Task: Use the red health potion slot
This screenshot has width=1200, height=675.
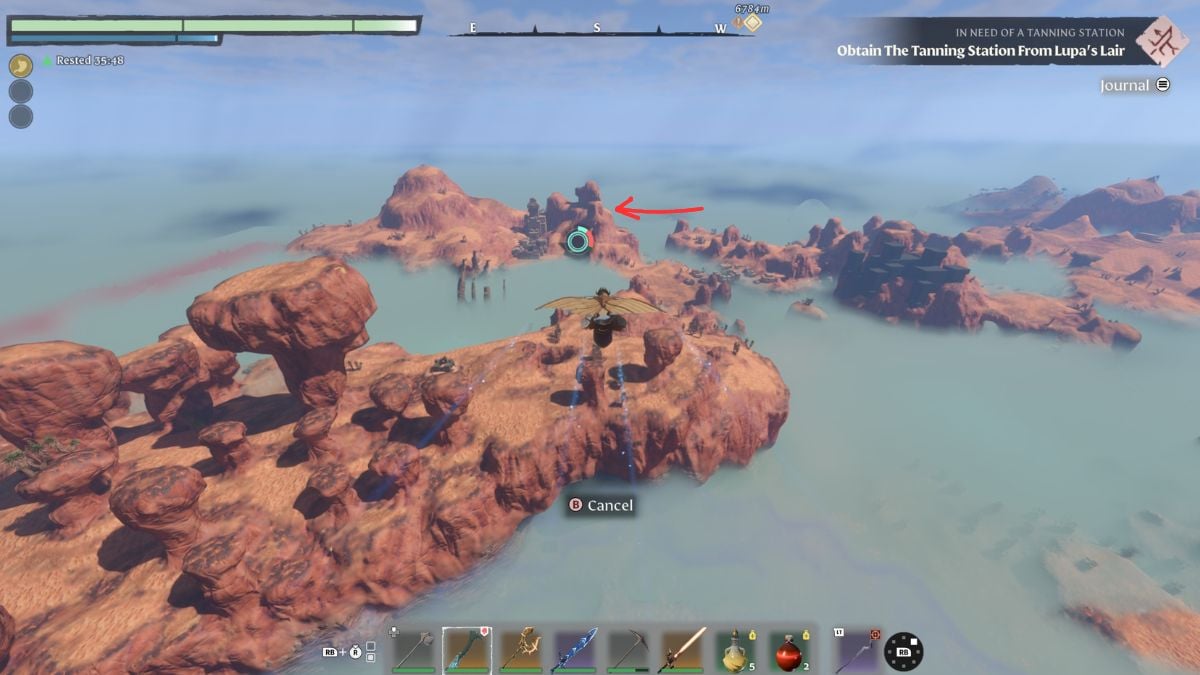Action: (x=793, y=650)
